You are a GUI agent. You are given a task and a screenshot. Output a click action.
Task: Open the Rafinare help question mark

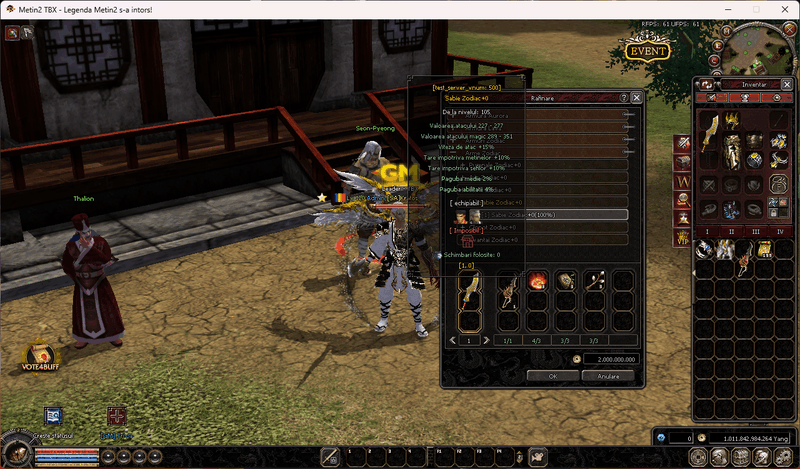click(624, 98)
